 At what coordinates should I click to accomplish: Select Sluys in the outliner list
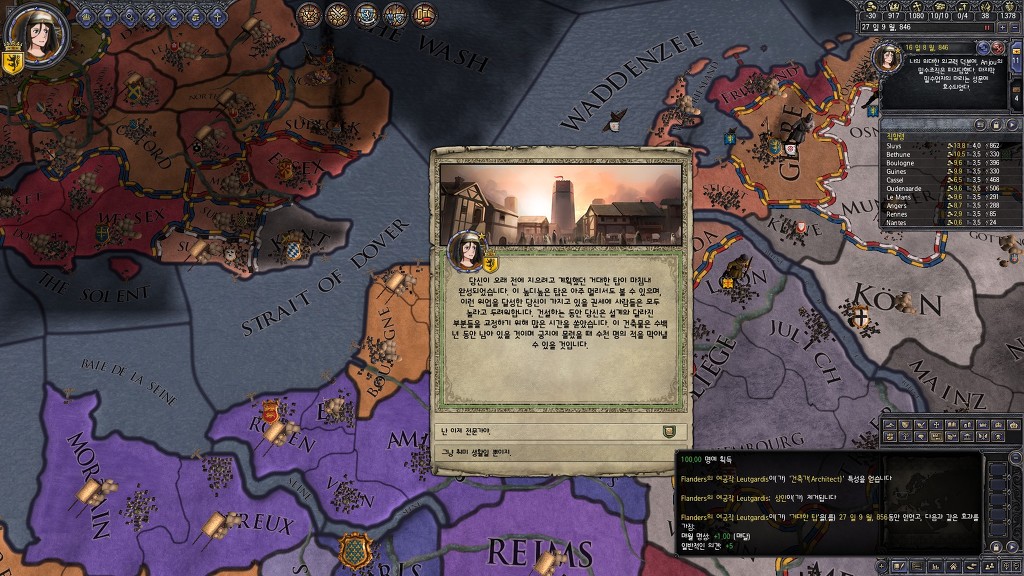click(894, 145)
